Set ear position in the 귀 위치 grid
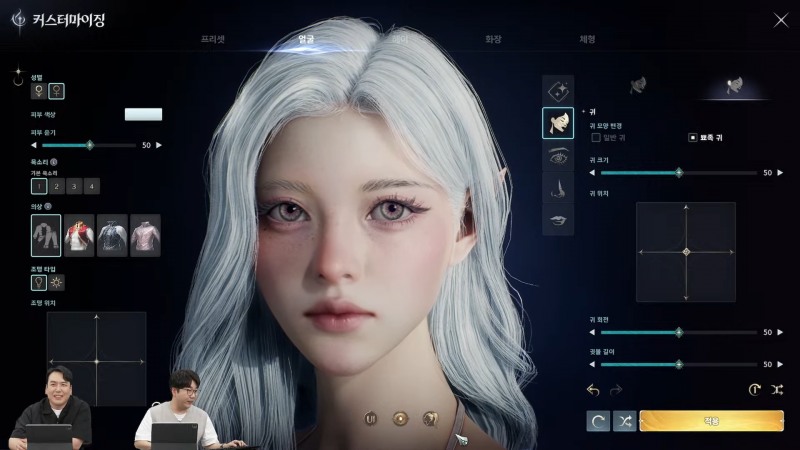 point(686,252)
